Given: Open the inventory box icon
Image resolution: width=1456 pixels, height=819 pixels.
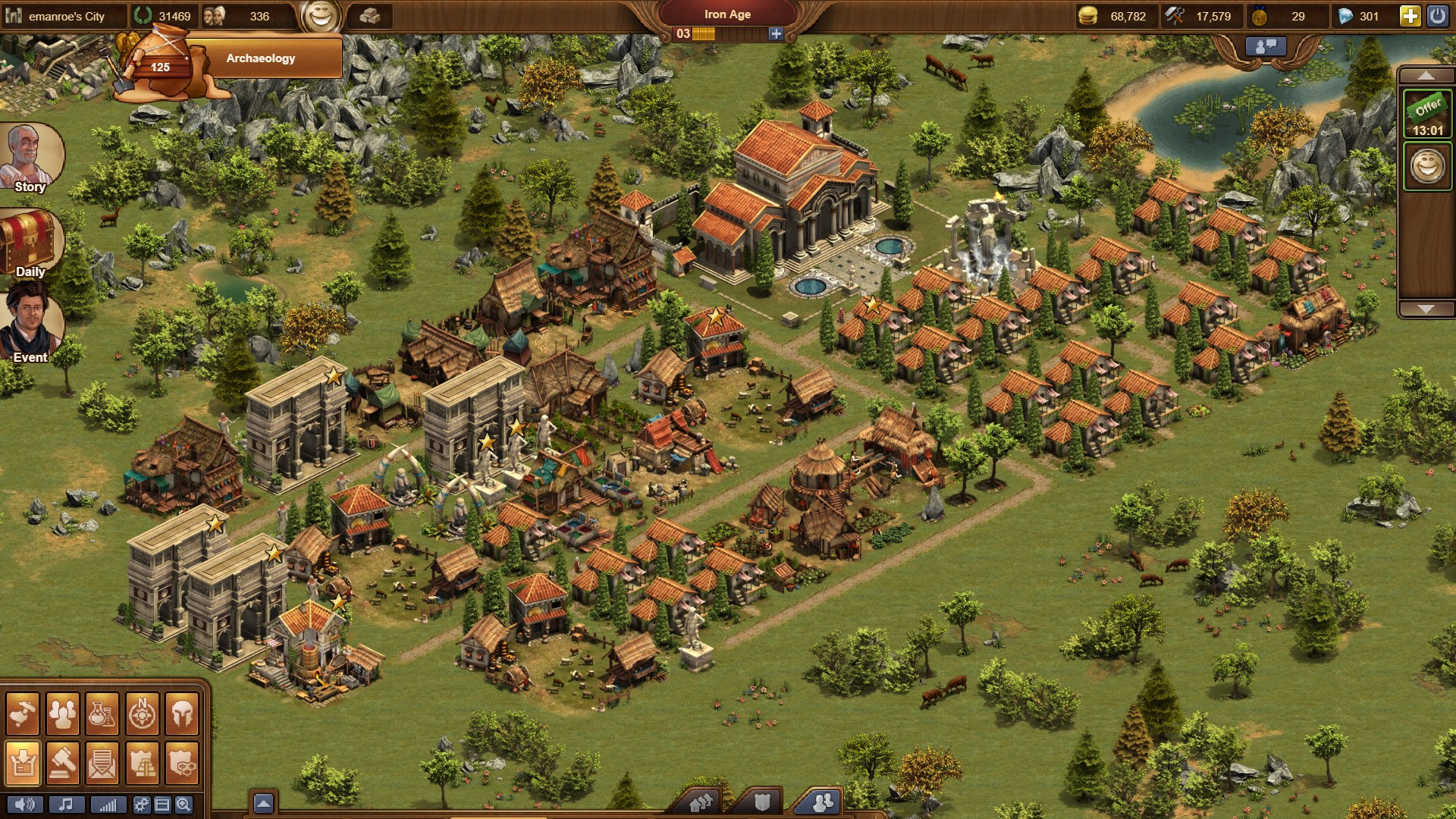Looking at the screenshot, I should pos(23,761).
